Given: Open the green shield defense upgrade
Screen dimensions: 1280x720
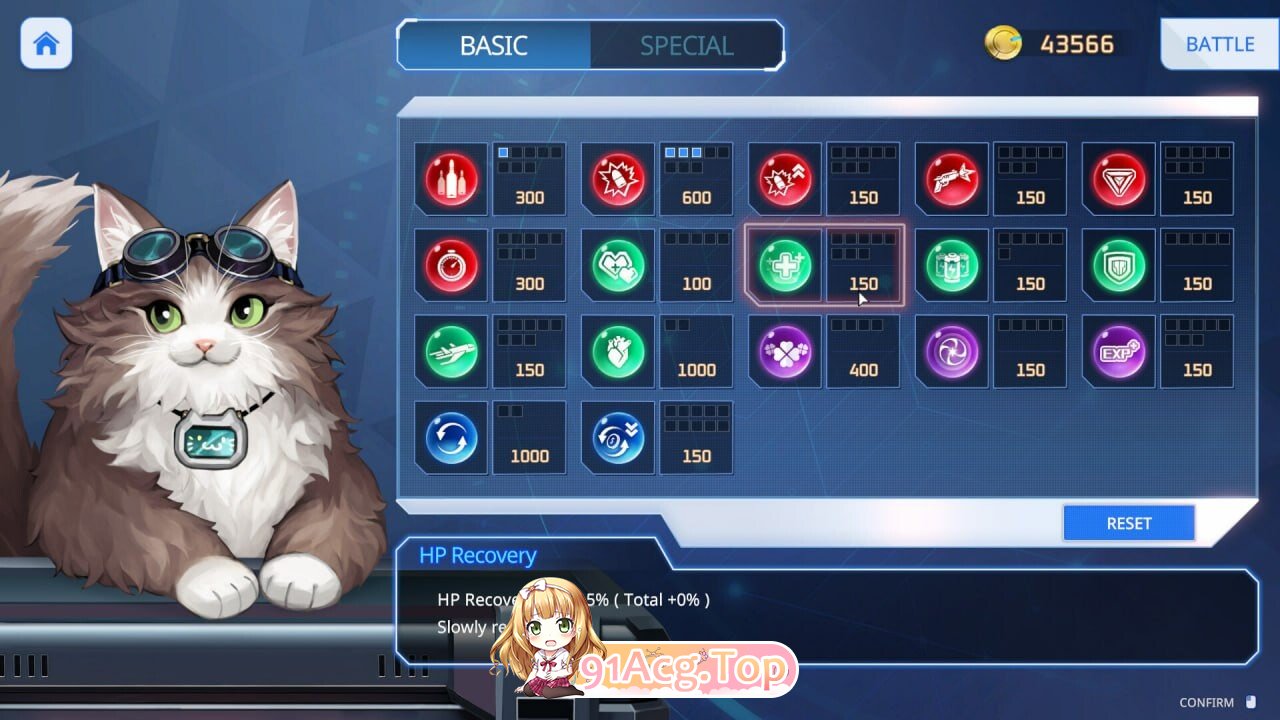Looking at the screenshot, I should tap(1118, 266).
